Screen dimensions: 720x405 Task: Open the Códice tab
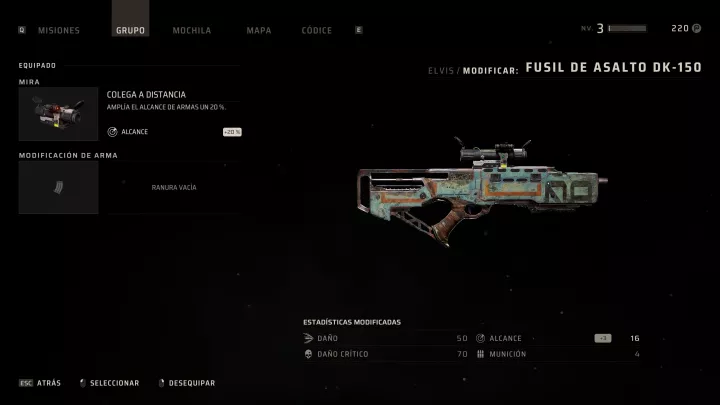(x=316, y=30)
